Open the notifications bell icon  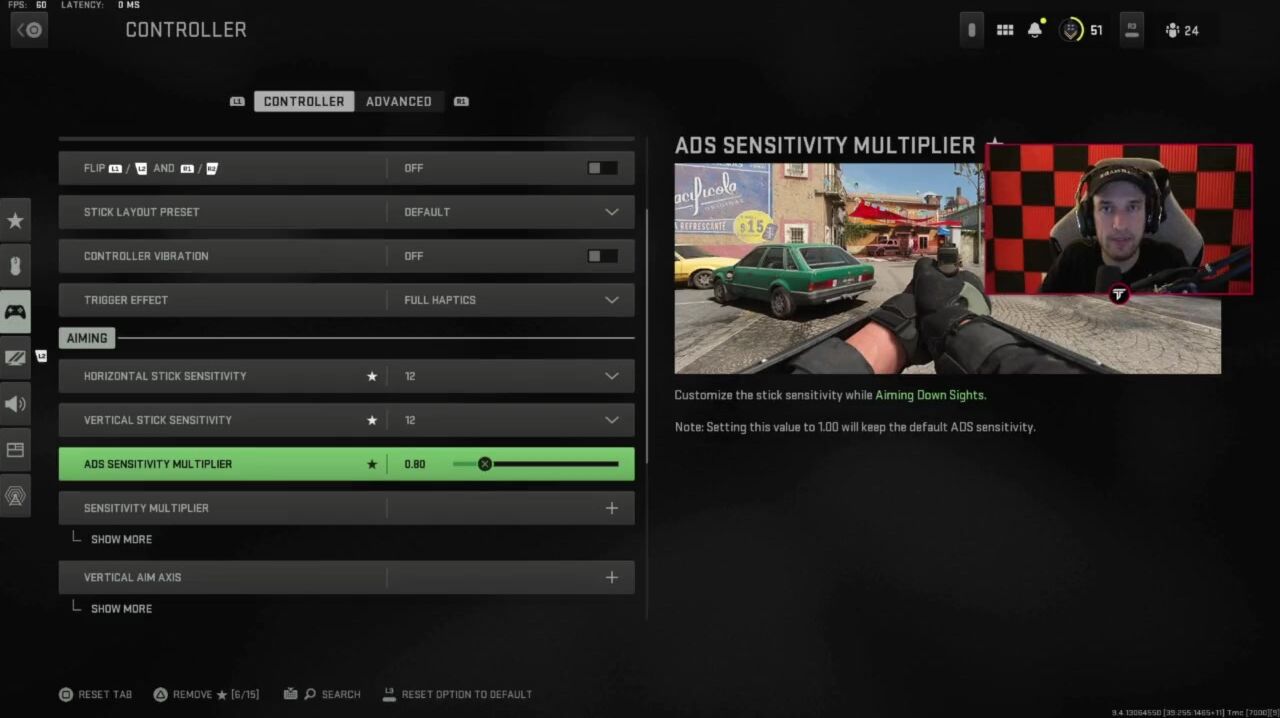point(1035,30)
